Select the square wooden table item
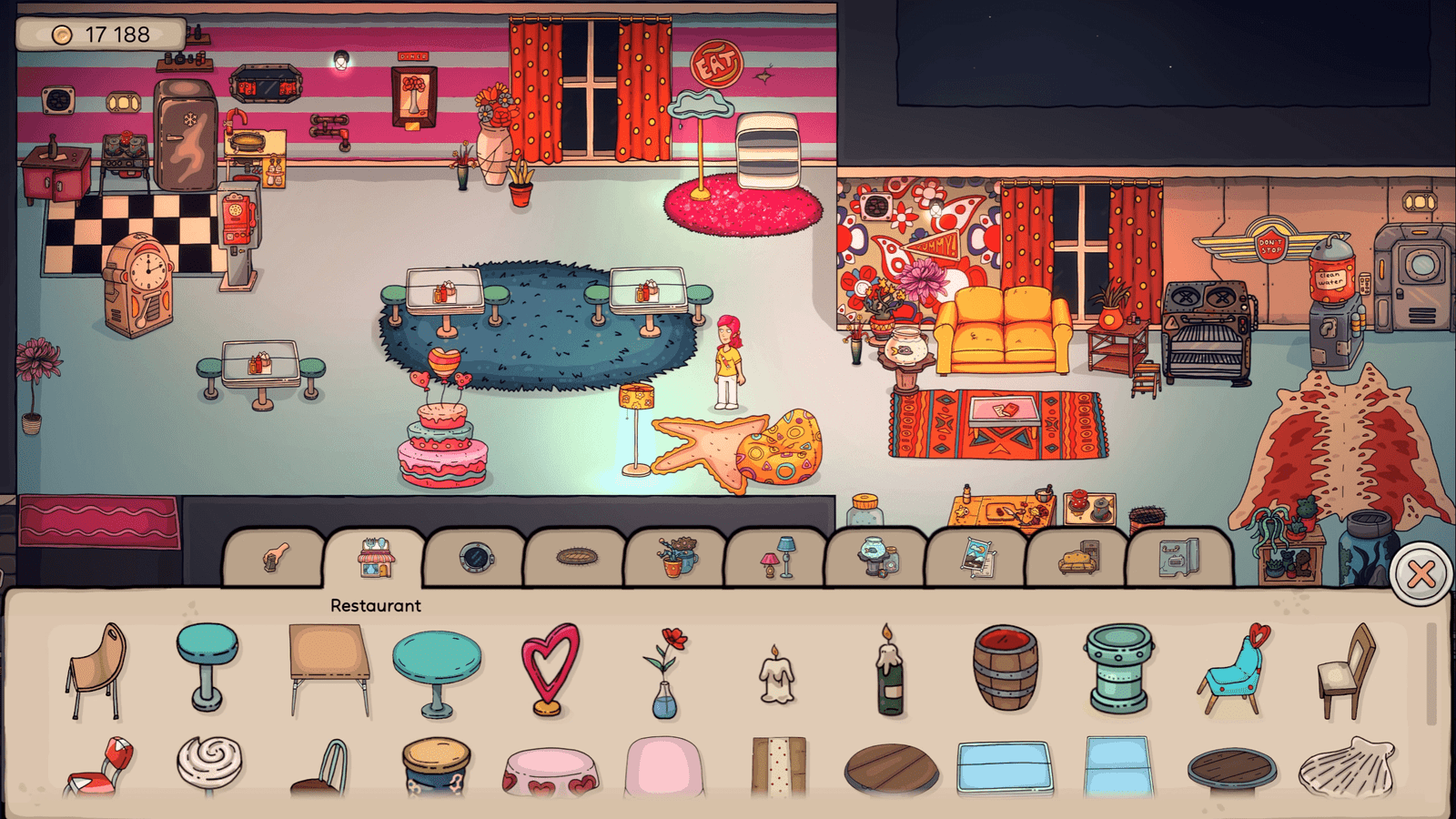This screenshot has height=819, width=1456. pyautogui.click(x=329, y=669)
